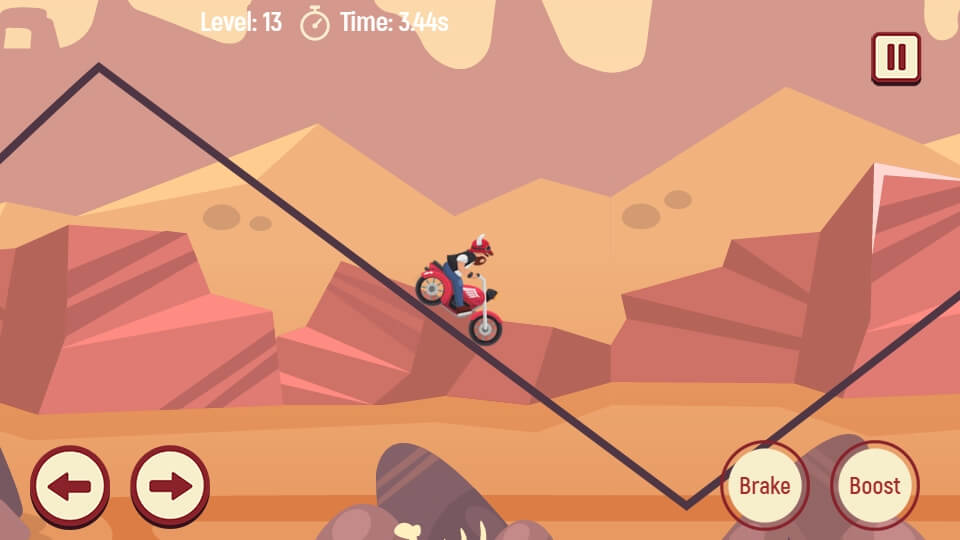Pause the game with the pause button
Image resolution: width=960 pixels, height=540 pixels.
[x=896, y=58]
